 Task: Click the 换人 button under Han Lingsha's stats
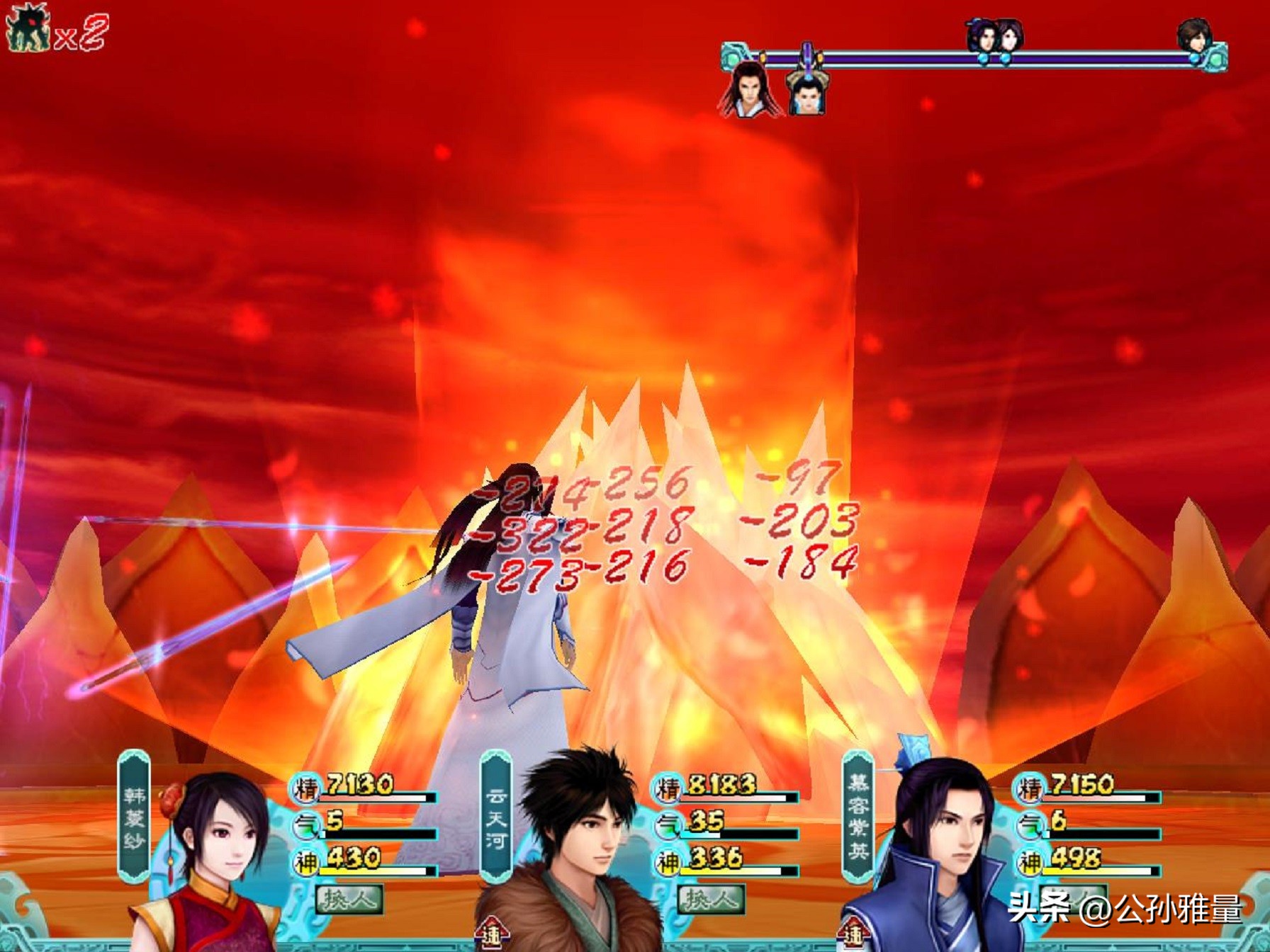(349, 900)
